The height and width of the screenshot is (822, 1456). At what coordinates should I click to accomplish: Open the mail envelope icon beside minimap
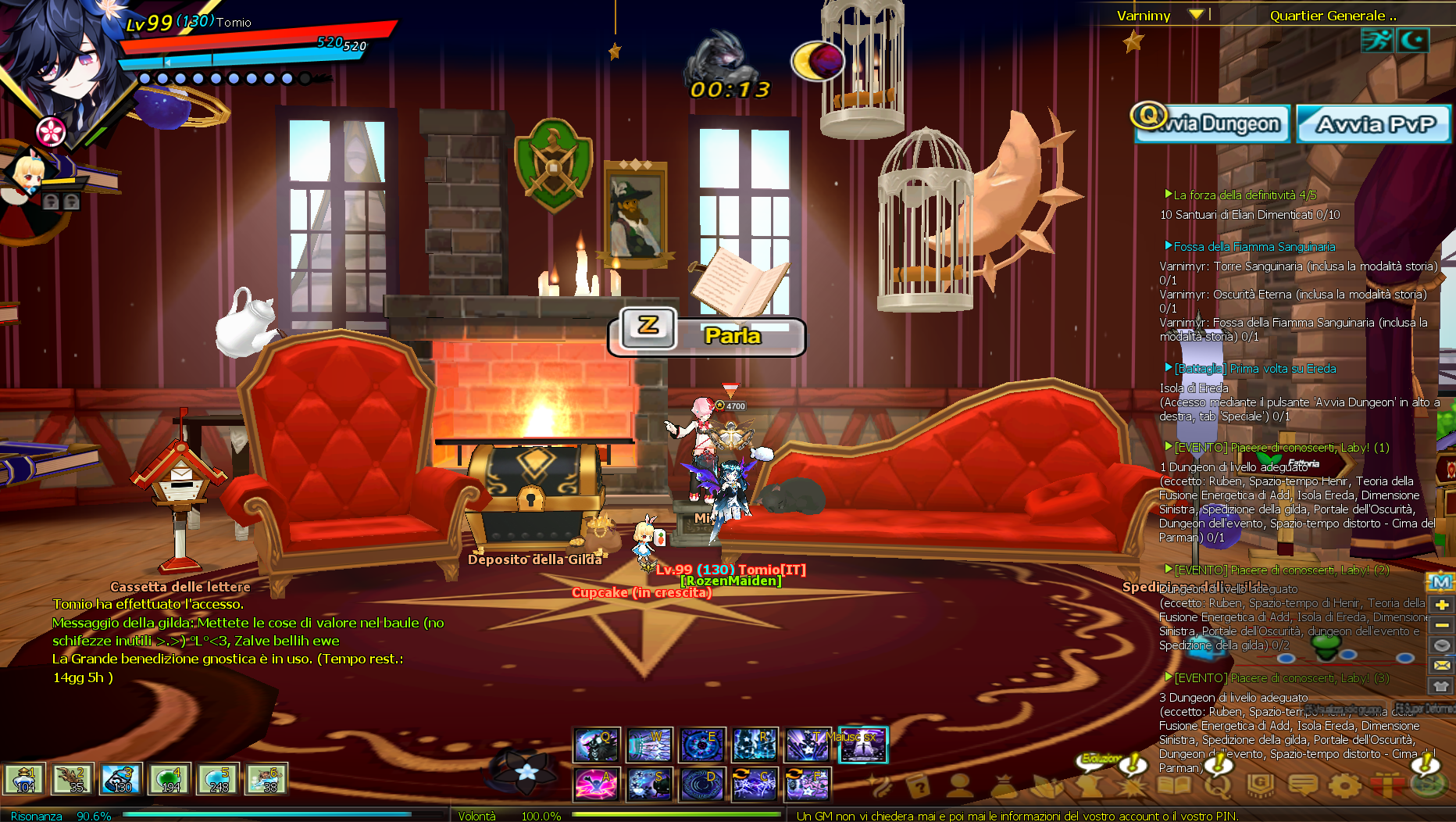pyautogui.click(x=1442, y=666)
